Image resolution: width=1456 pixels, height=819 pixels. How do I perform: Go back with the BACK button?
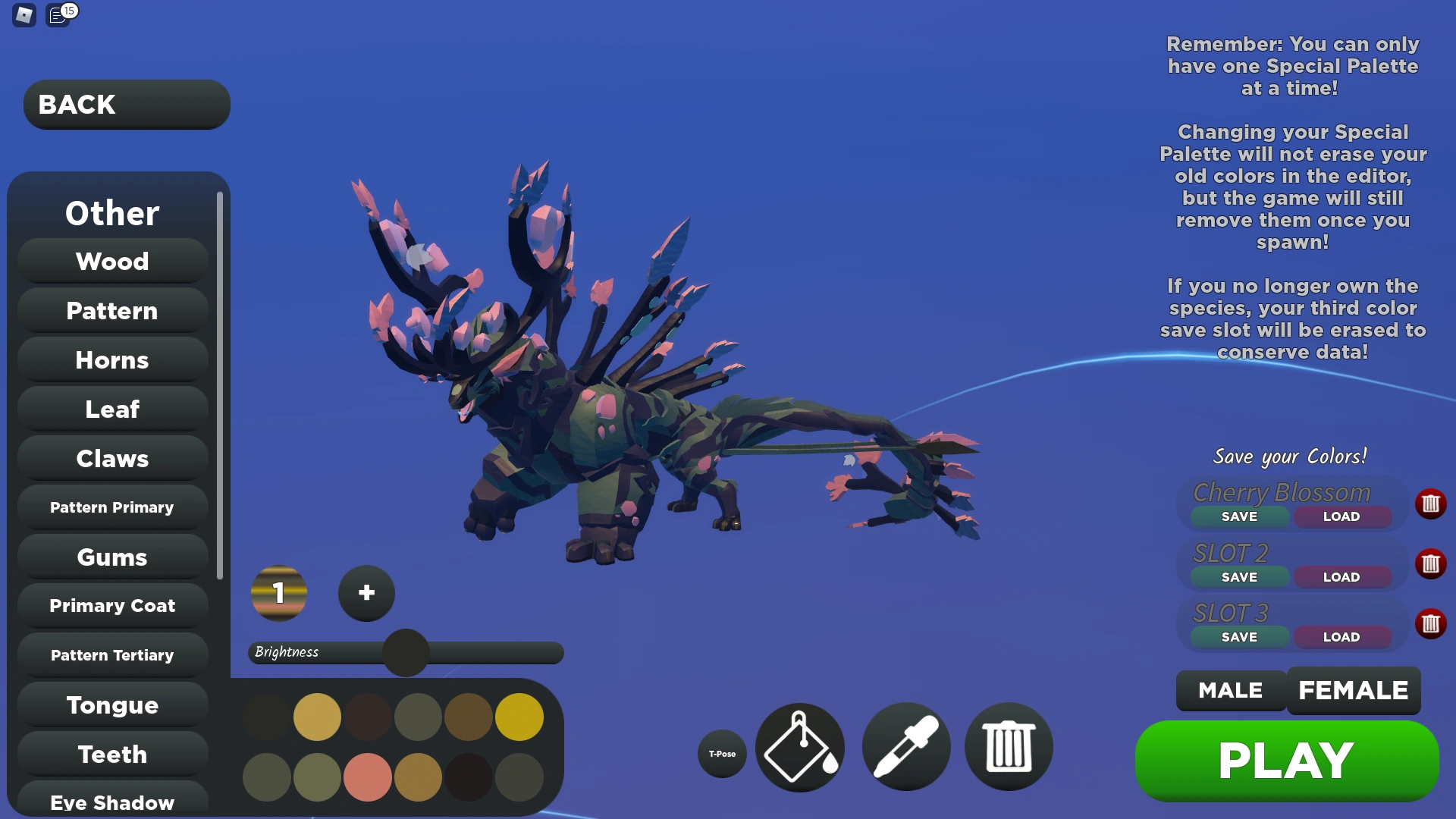pyautogui.click(x=126, y=104)
